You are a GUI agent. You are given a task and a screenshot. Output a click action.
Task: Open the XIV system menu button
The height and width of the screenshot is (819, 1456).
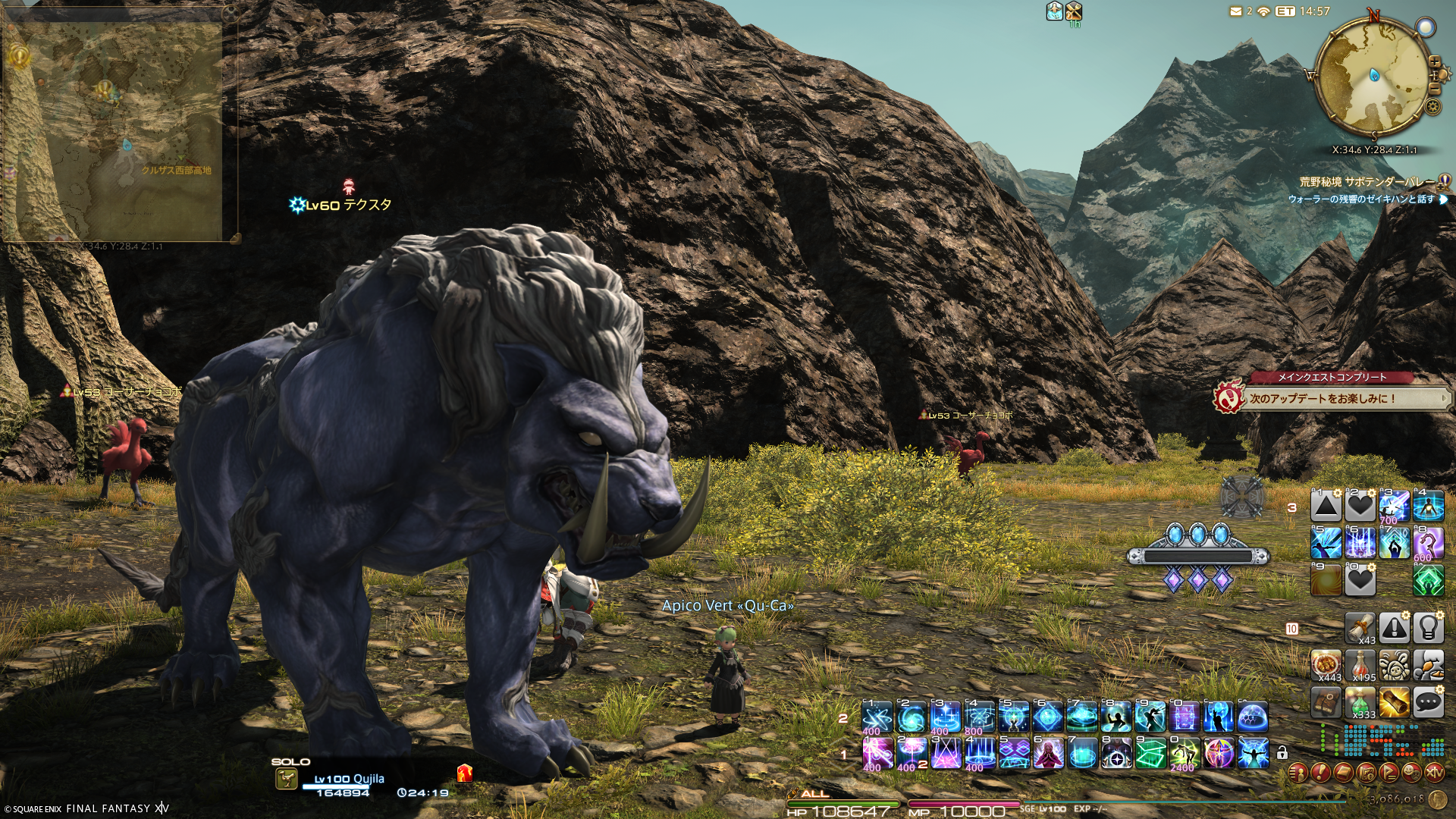[x=1434, y=773]
